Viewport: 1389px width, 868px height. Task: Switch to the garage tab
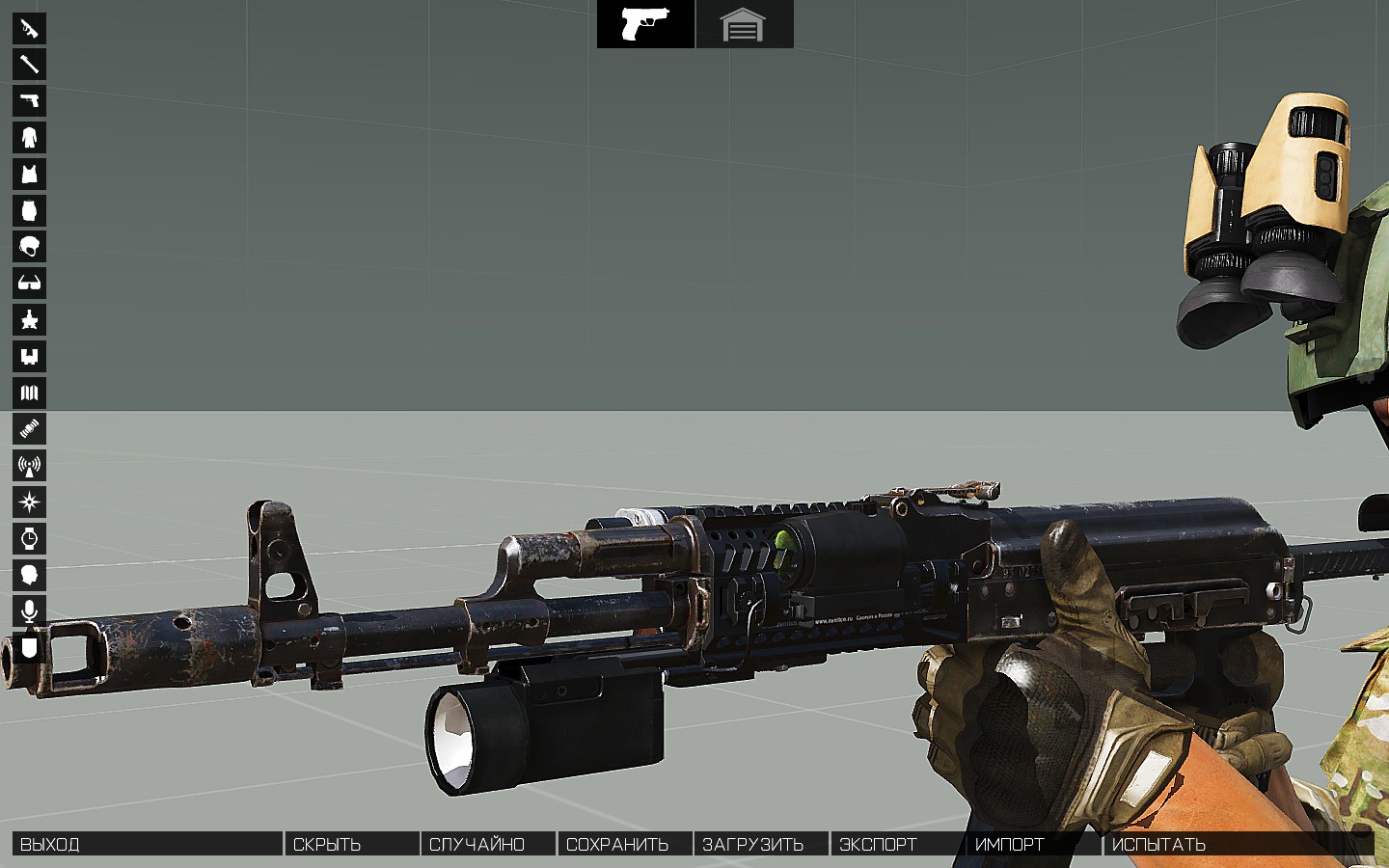pyautogui.click(x=744, y=24)
